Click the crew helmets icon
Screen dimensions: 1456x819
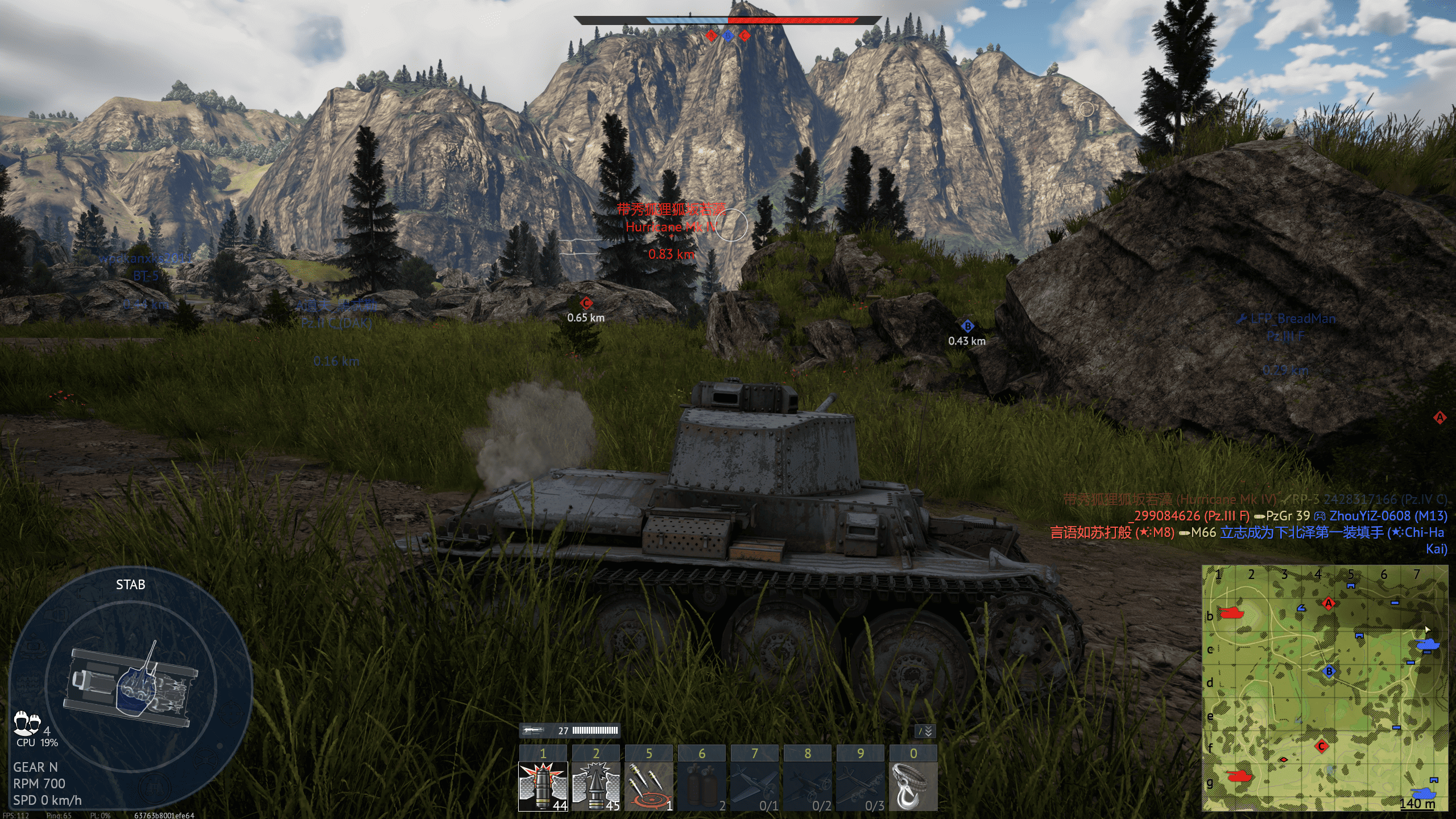pyautogui.click(x=26, y=723)
